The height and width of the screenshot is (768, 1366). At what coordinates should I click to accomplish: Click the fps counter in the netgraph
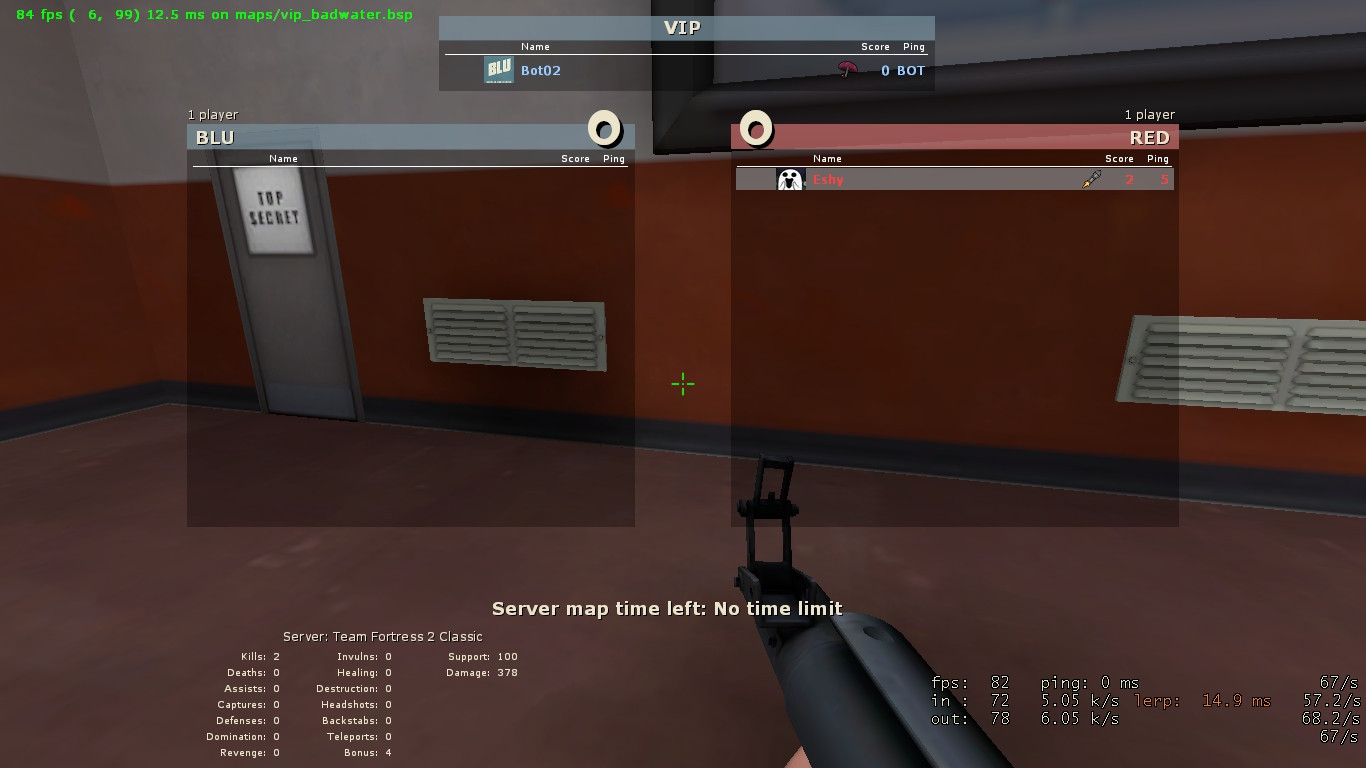click(972, 682)
